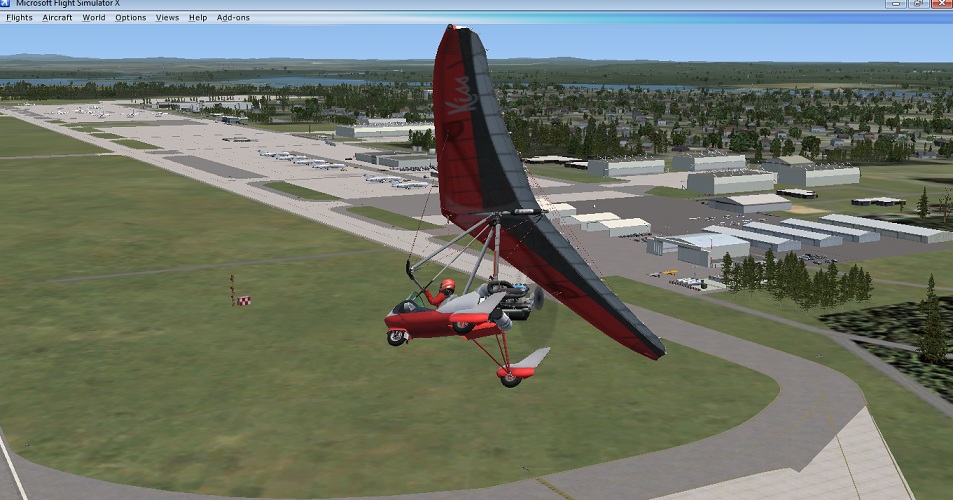Show the Options menu
Viewport: 953px width, 500px height.
(x=130, y=18)
